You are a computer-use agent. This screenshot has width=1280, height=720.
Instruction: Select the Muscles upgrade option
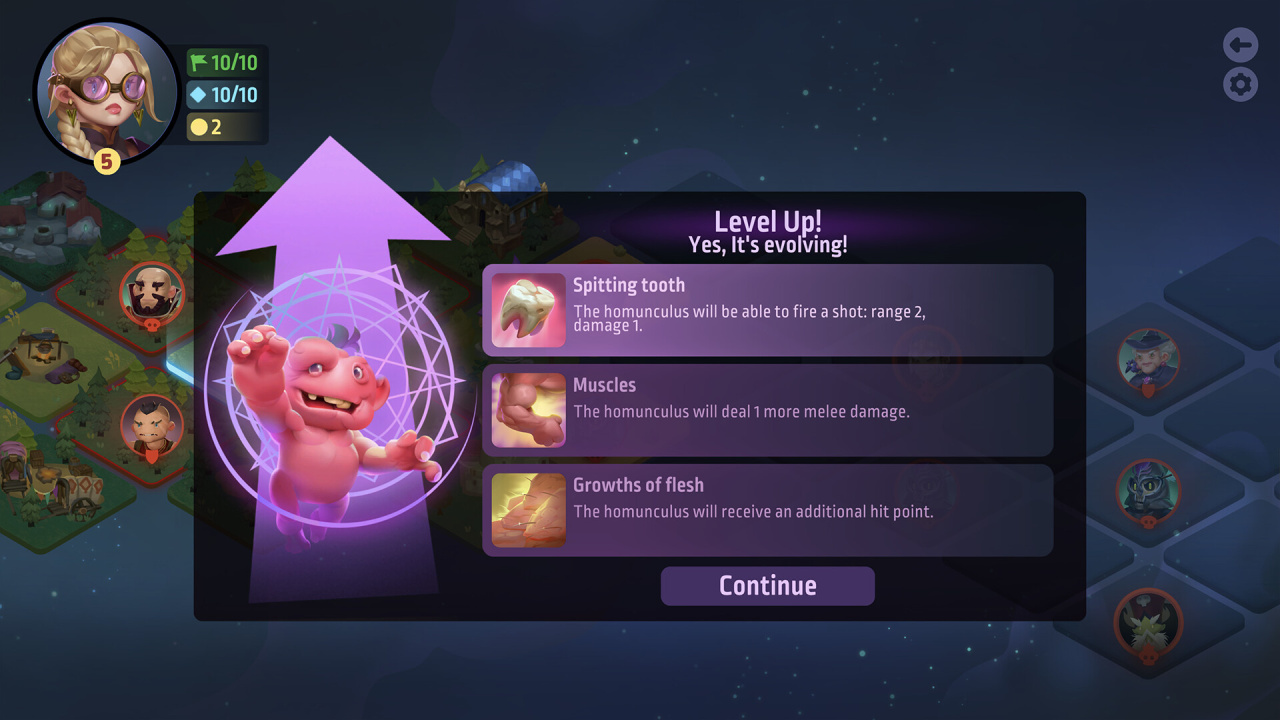tap(767, 410)
